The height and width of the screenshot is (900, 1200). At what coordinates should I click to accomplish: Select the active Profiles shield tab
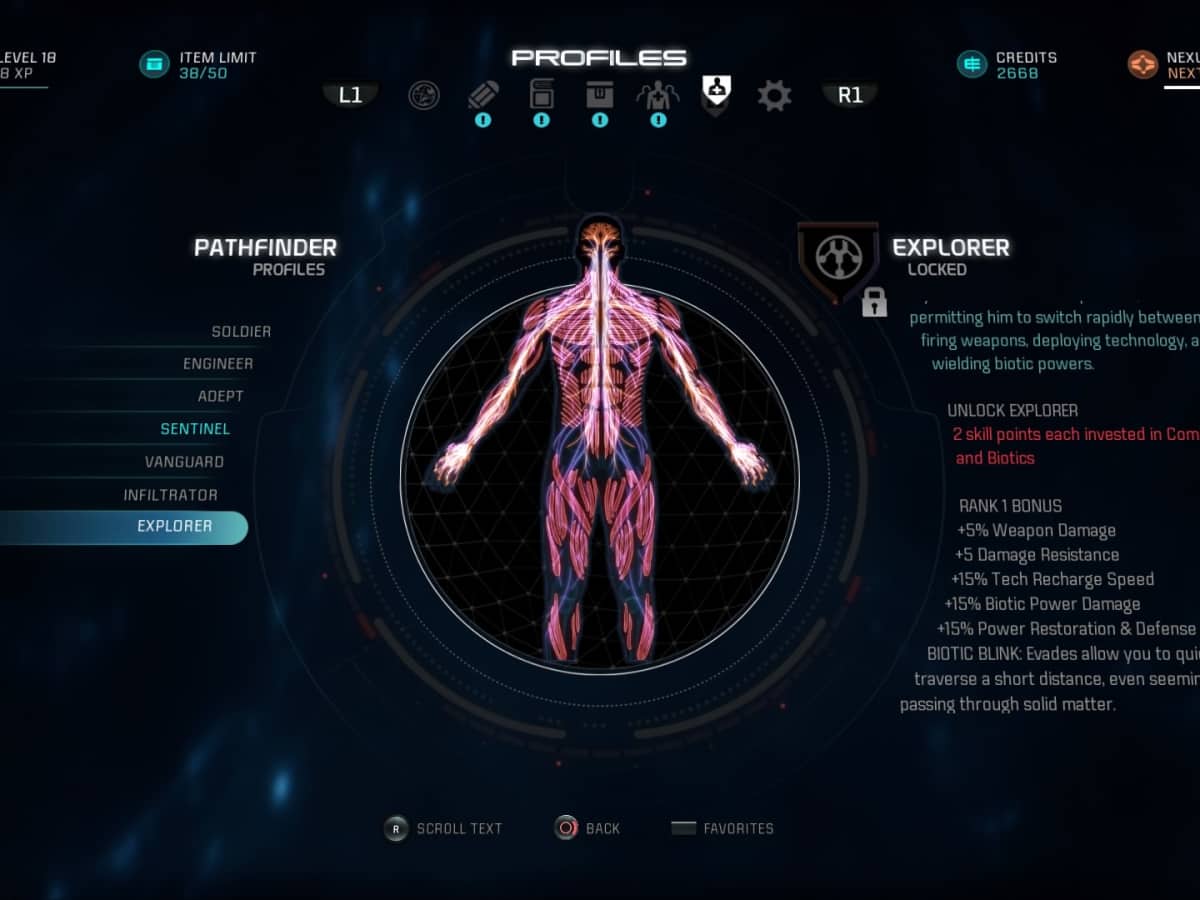point(716,94)
